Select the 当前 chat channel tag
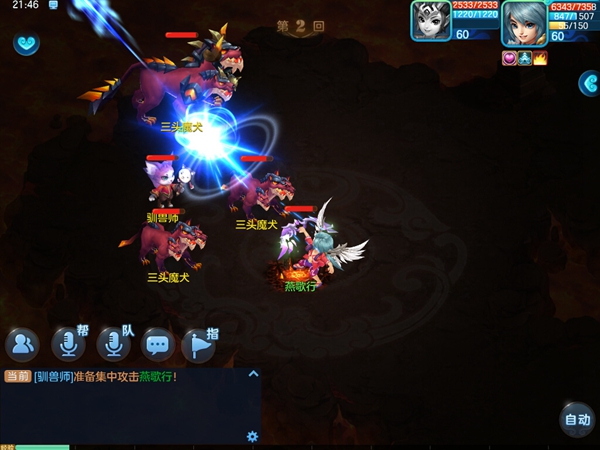600x450 pixels. click(16, 377)
